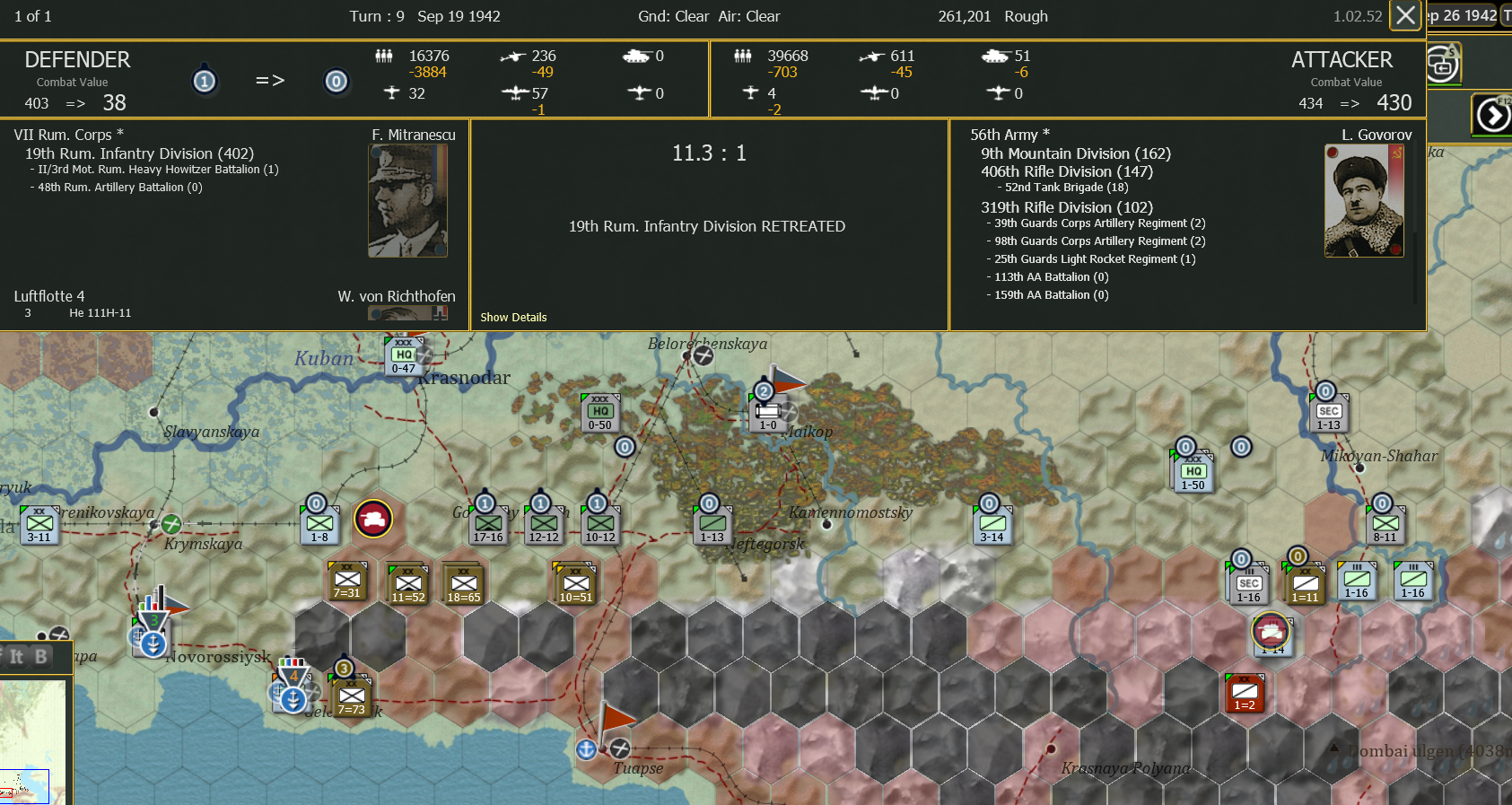
Task: Select the Soviet HQ 0-47 counter above Krasnodar
Action: 404,355
